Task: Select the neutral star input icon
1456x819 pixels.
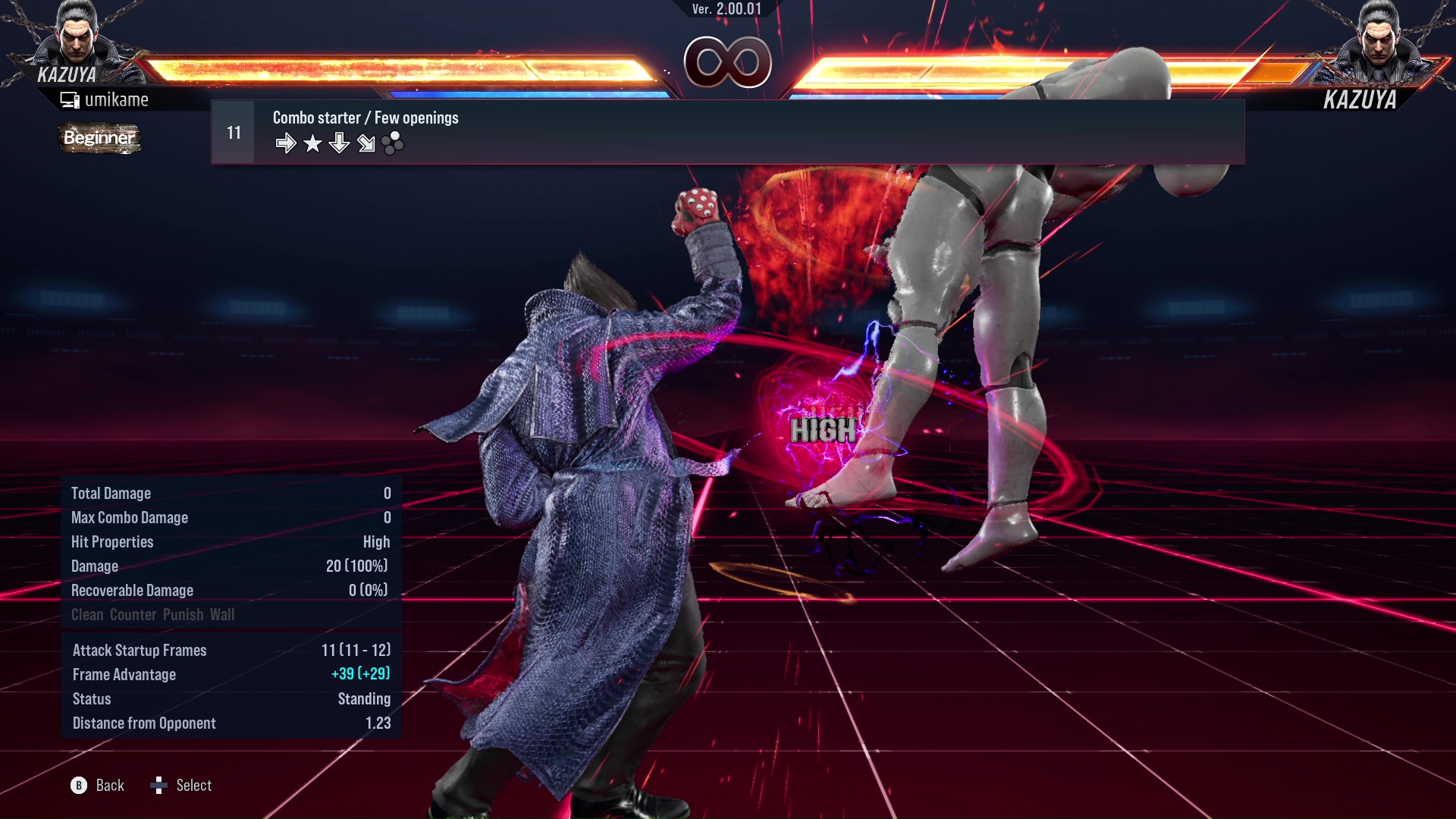Action: point(312,143)
